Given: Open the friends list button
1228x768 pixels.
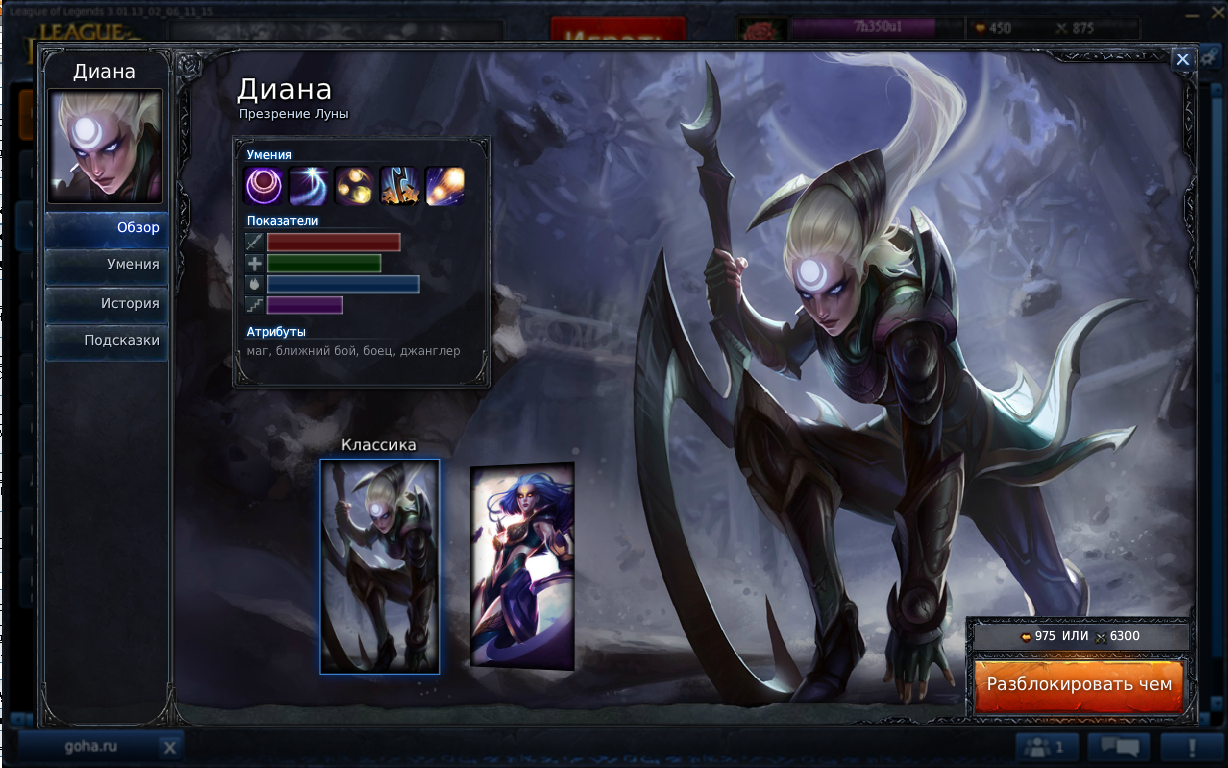Looking at the screenshot, I should (x=1046, y=746).
